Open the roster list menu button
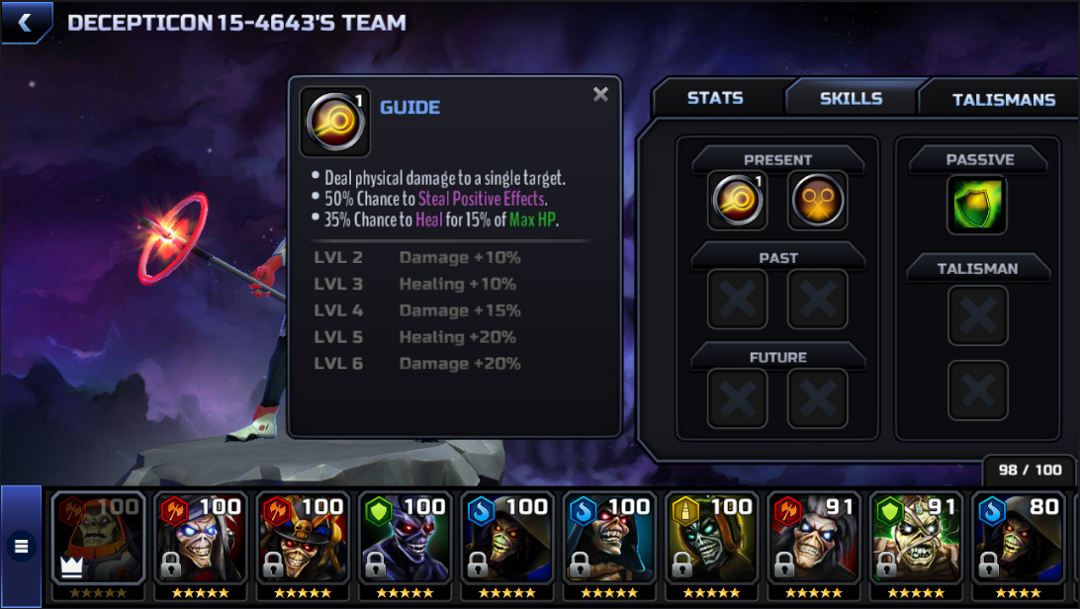The height and width of the screenshot is (609, 1080). pyautogui.click(x=21, y=546)
